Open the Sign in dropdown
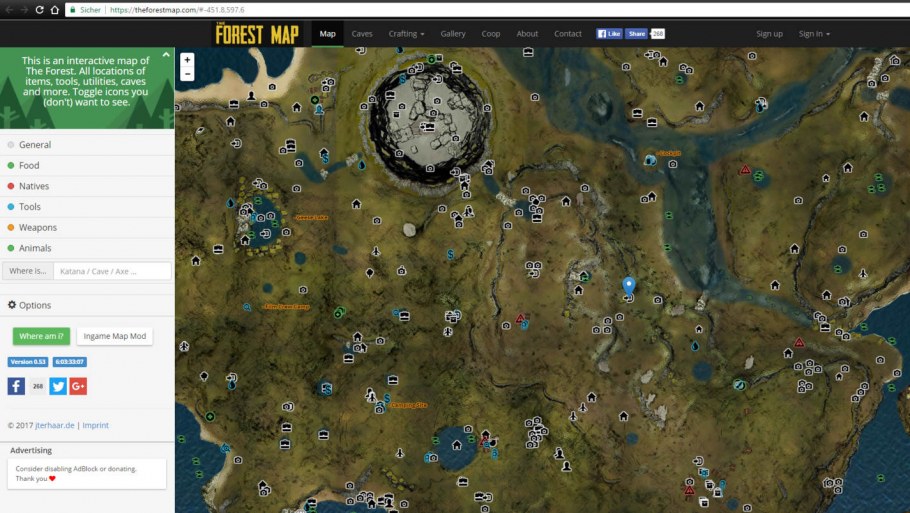This screenshot has width=910, height=513. coord(814,34)
